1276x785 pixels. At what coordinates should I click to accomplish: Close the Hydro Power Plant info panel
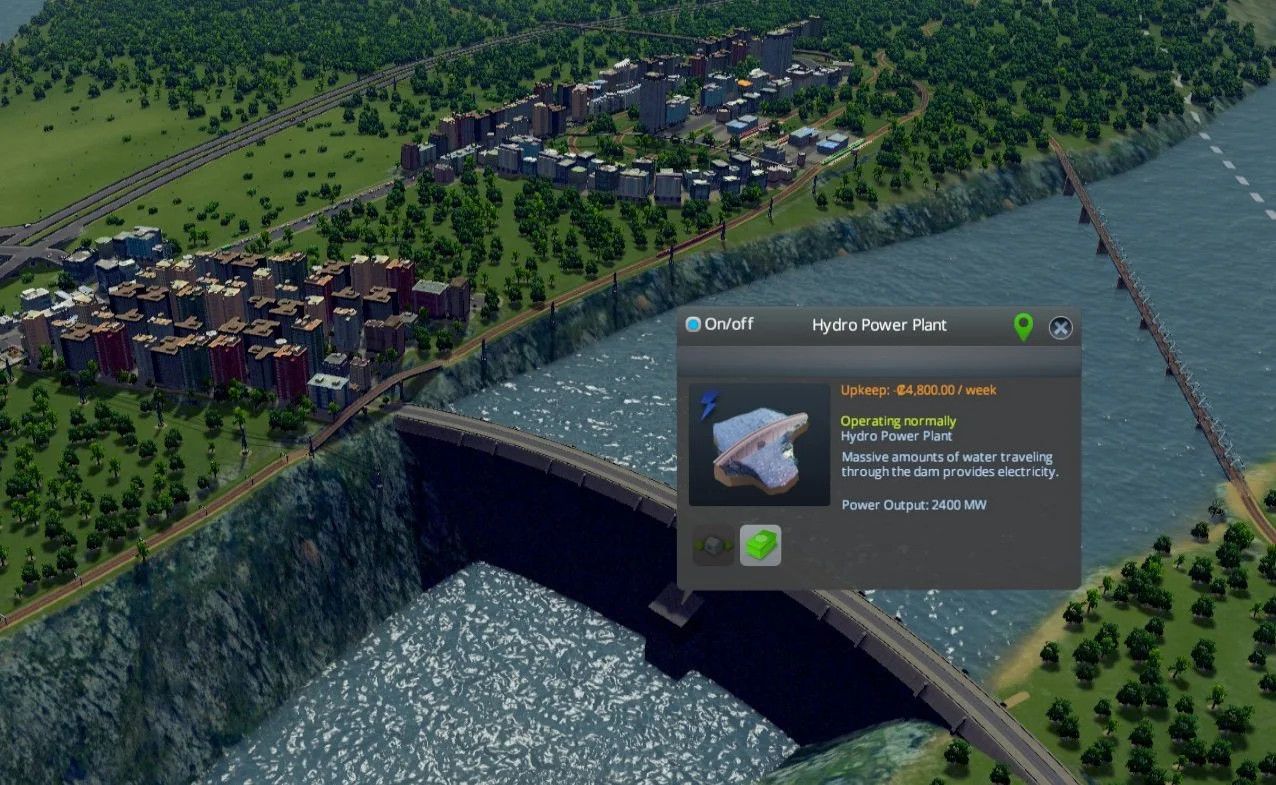1060,327
